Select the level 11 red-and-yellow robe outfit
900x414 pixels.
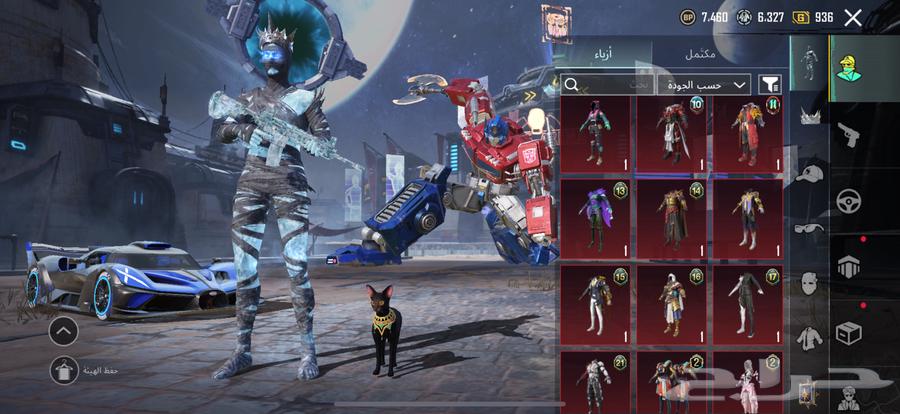pos(747,134)
